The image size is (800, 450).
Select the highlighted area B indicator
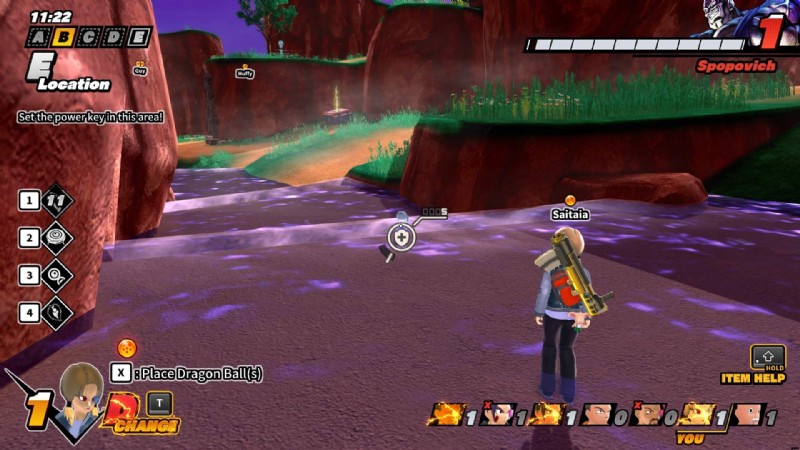(x=64, y=38)
